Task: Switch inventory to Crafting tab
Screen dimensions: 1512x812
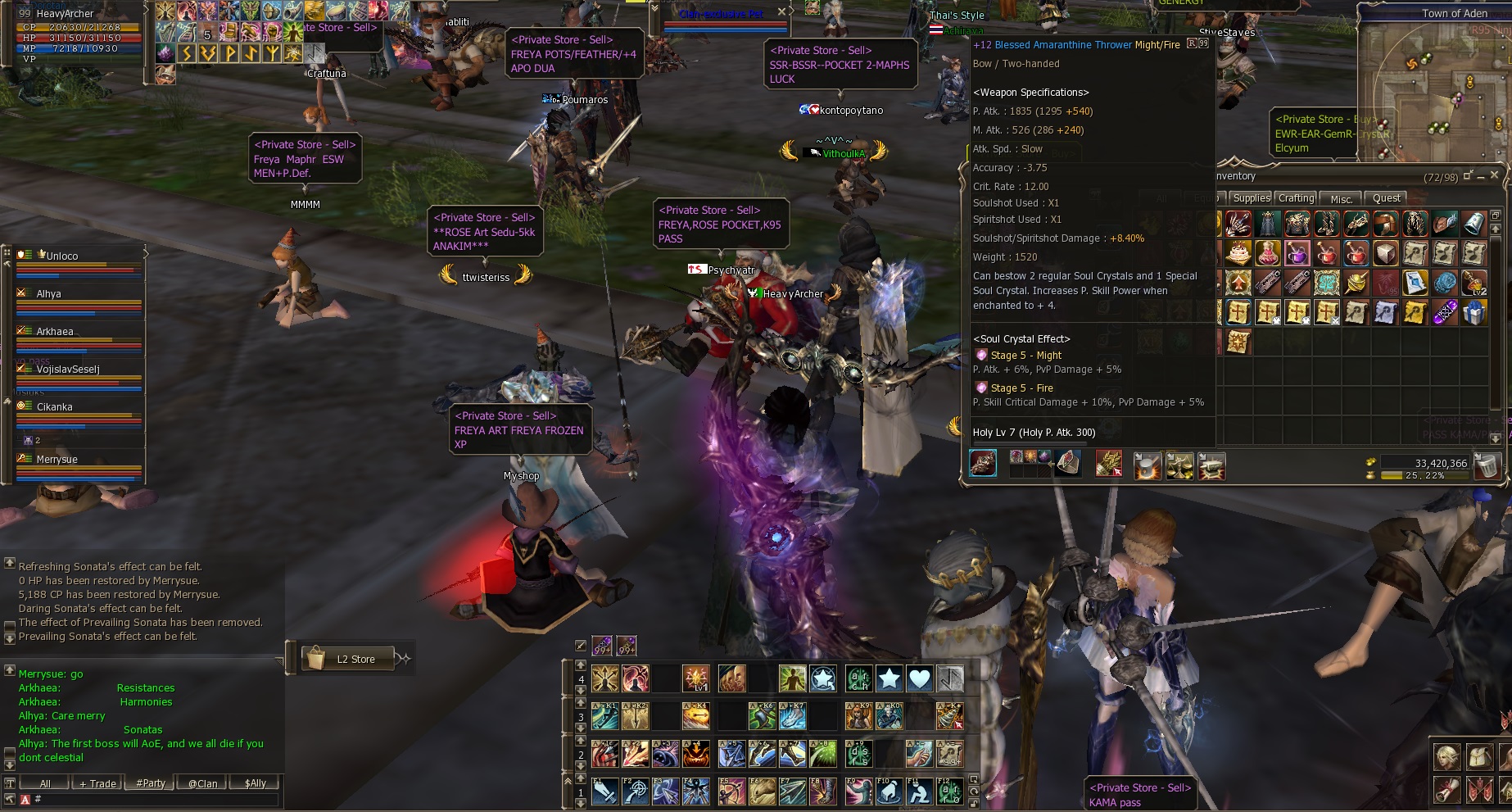Action: [1296, 198]
